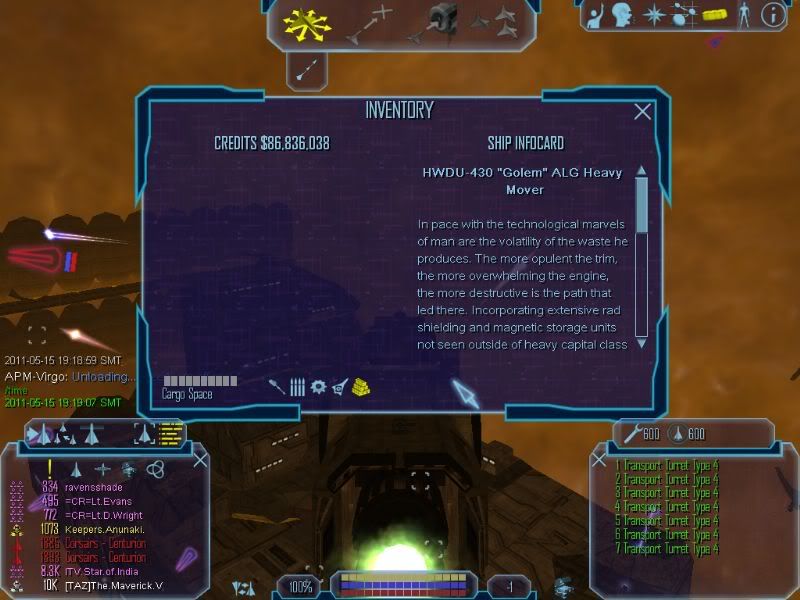Open the yellow inventory crate icon
800x600 pixels.
[713, 15]
